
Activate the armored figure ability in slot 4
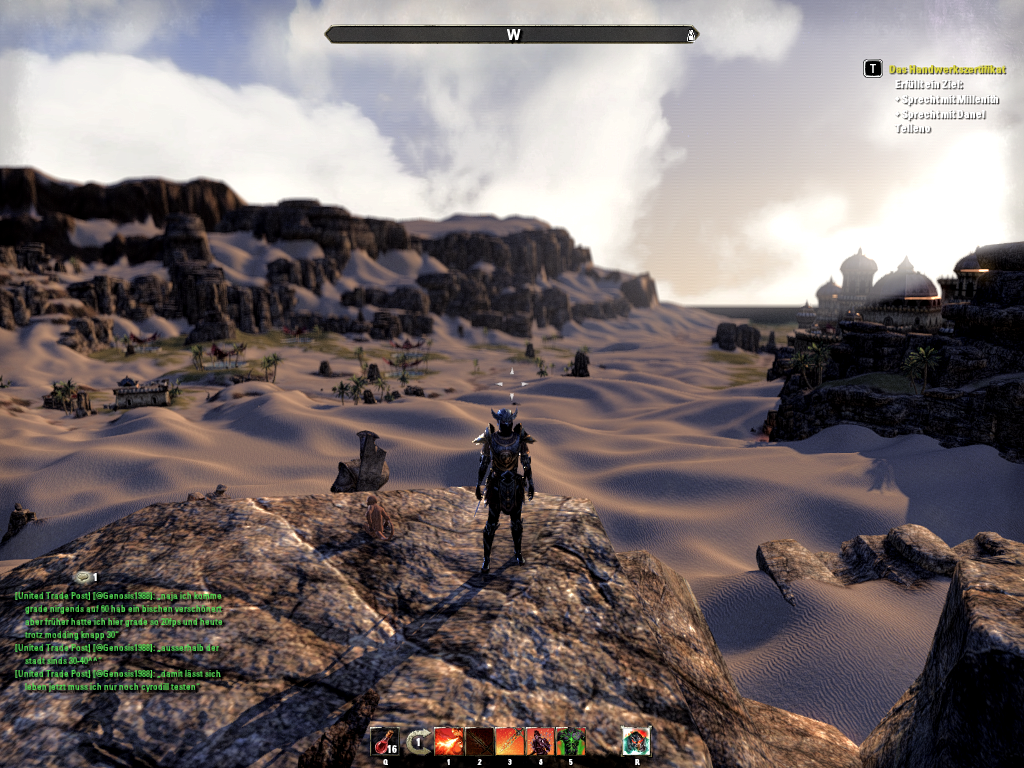540,741
